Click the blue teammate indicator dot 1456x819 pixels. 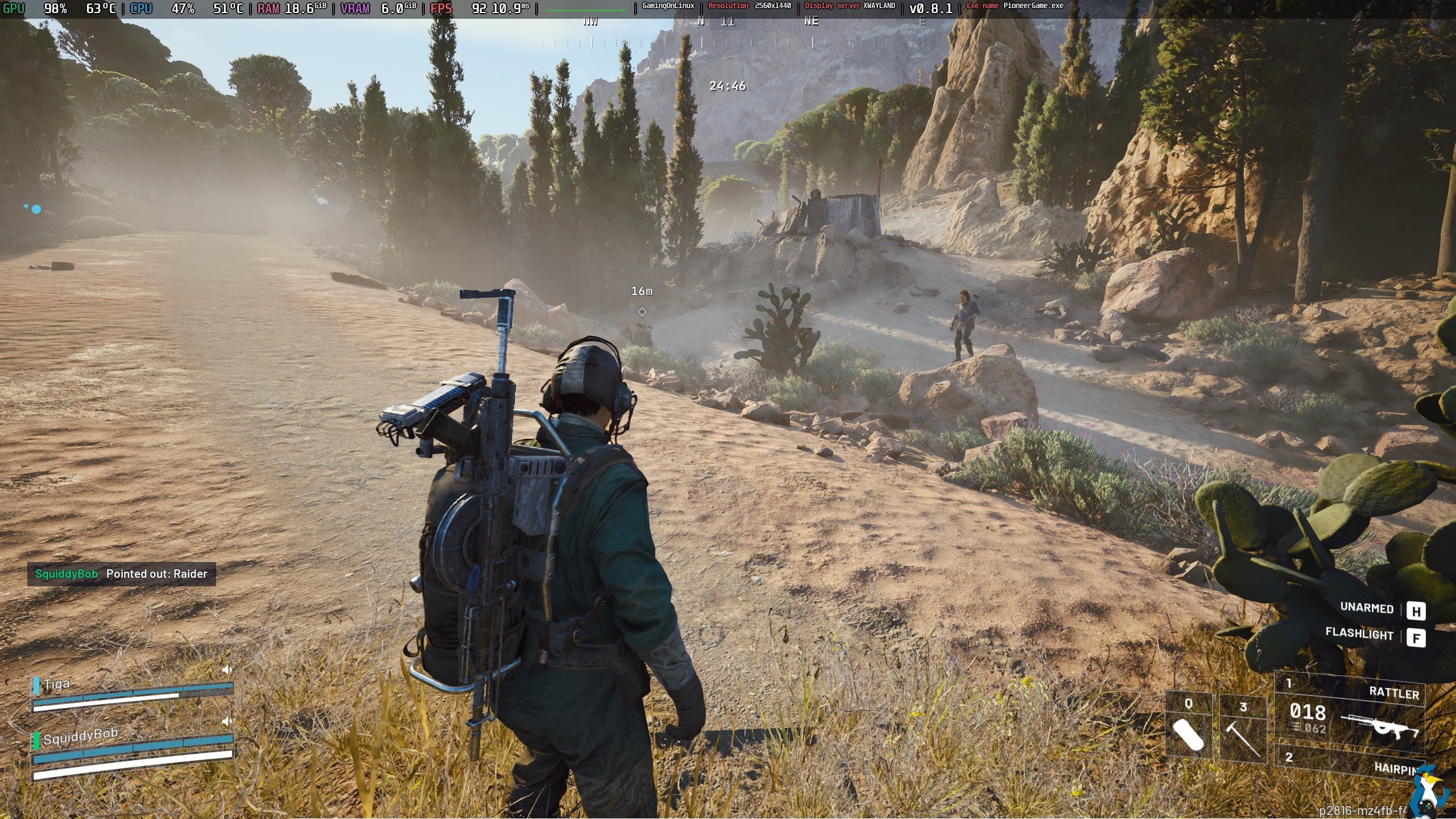point(36,209)
